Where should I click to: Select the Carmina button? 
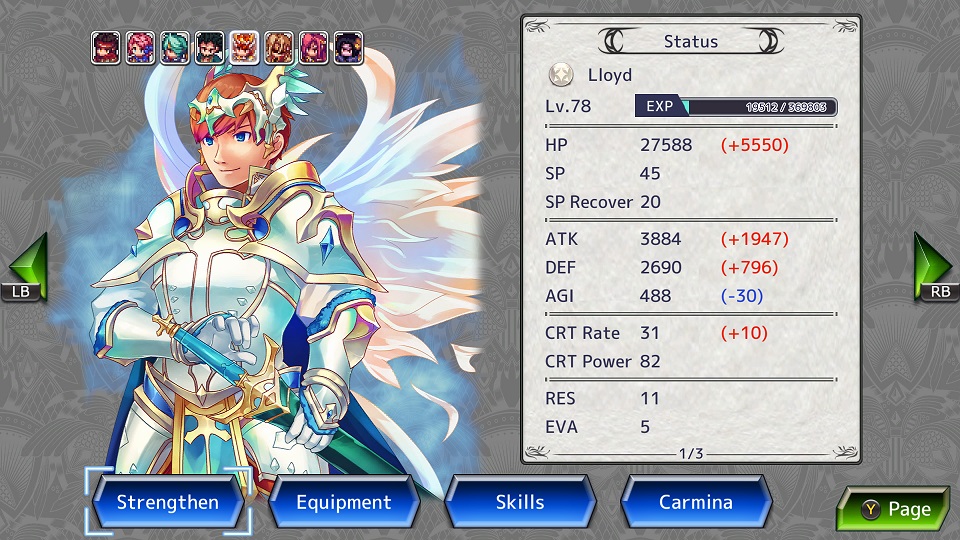pyautogui.click(x=696, y=502)
